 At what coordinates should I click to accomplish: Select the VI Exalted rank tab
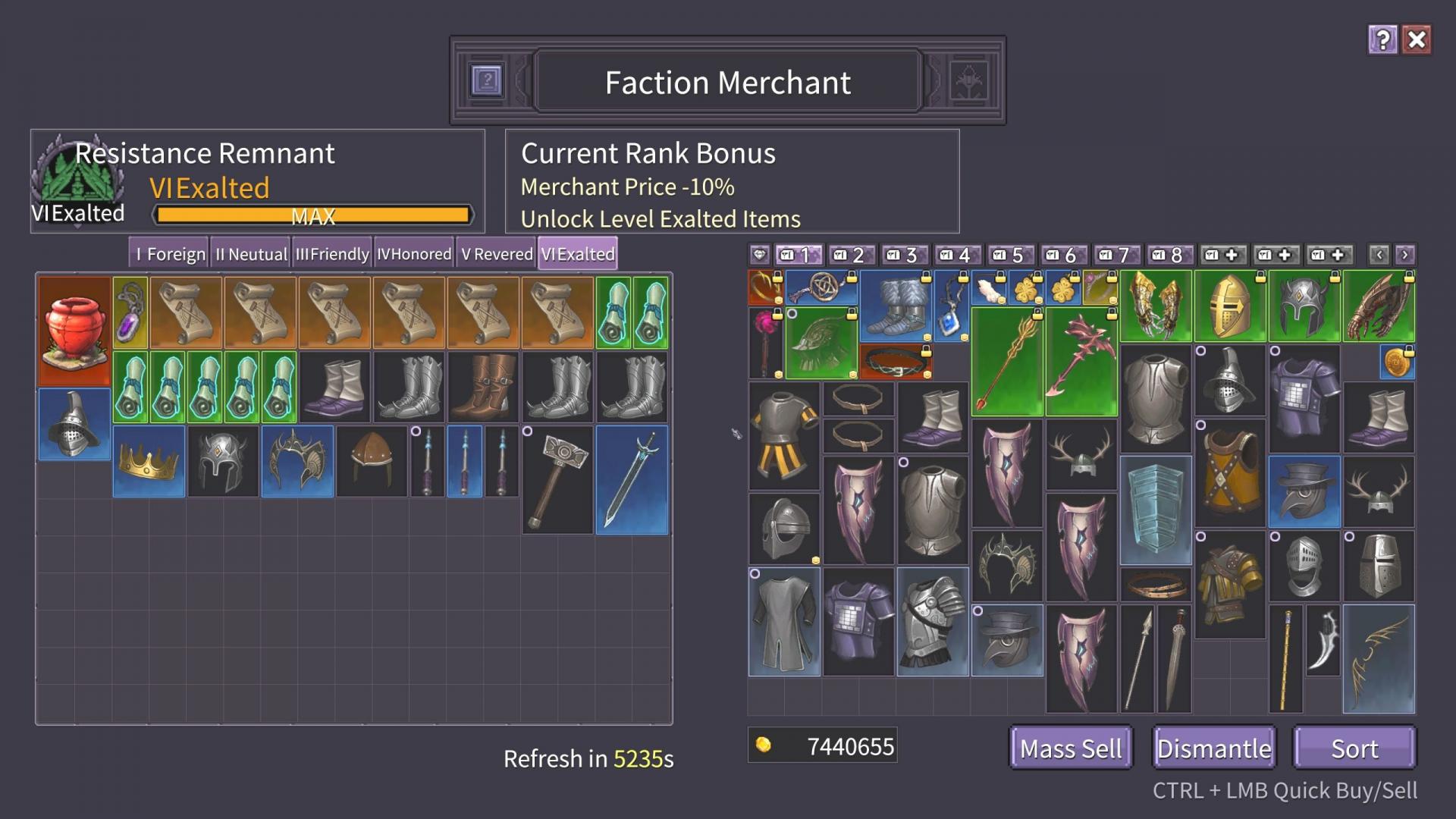click(578, 254)
